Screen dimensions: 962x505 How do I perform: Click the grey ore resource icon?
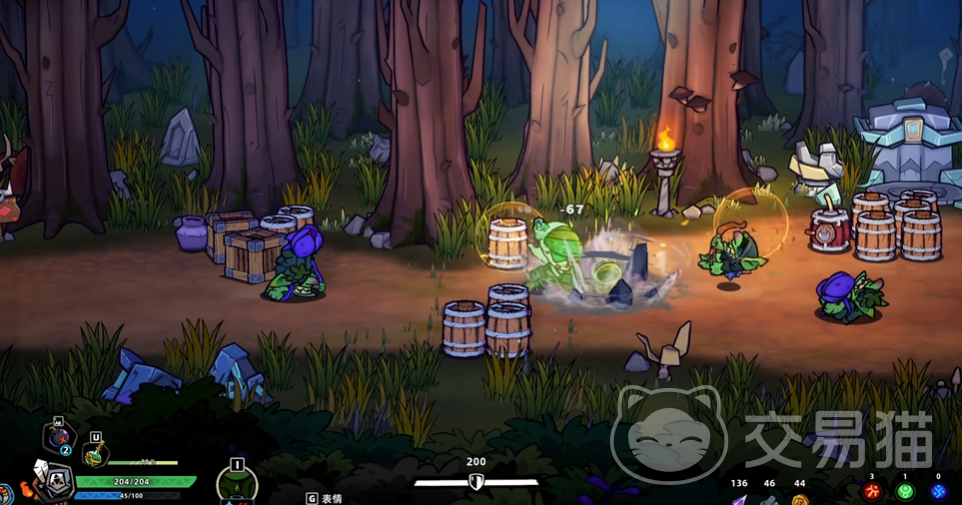click(768, 499)
